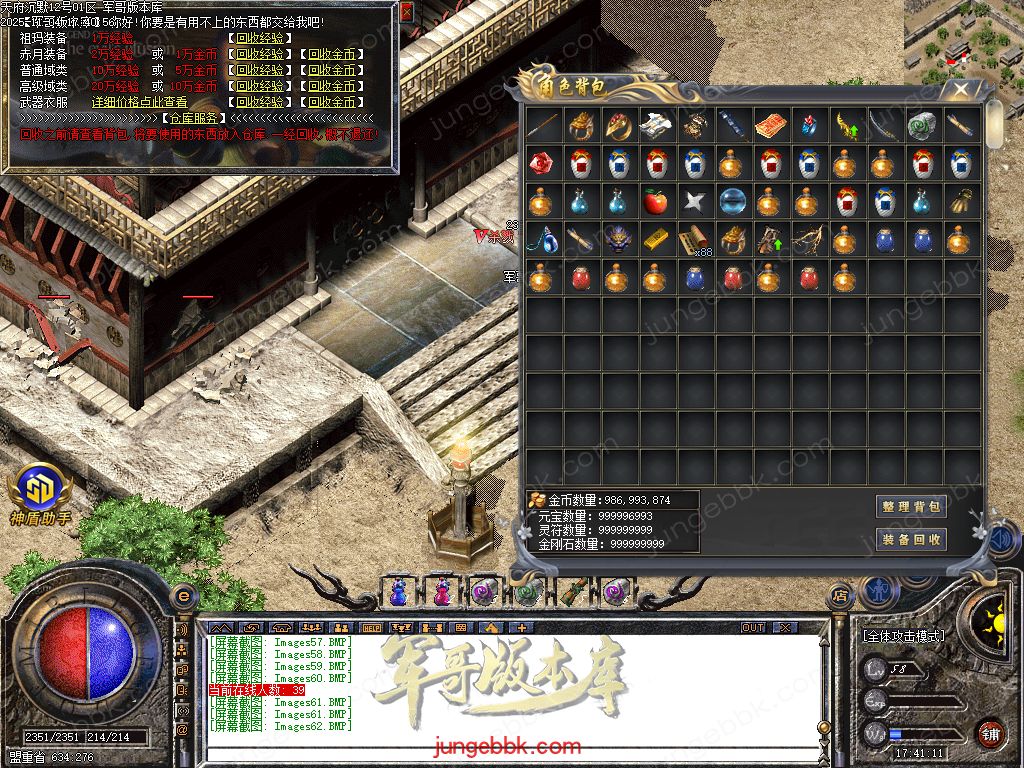This screenshot has height=768, width=1024.
Task: Open the 装备回收 equipment recycle button
Action: pyautogui.click(x=911, y=540)
